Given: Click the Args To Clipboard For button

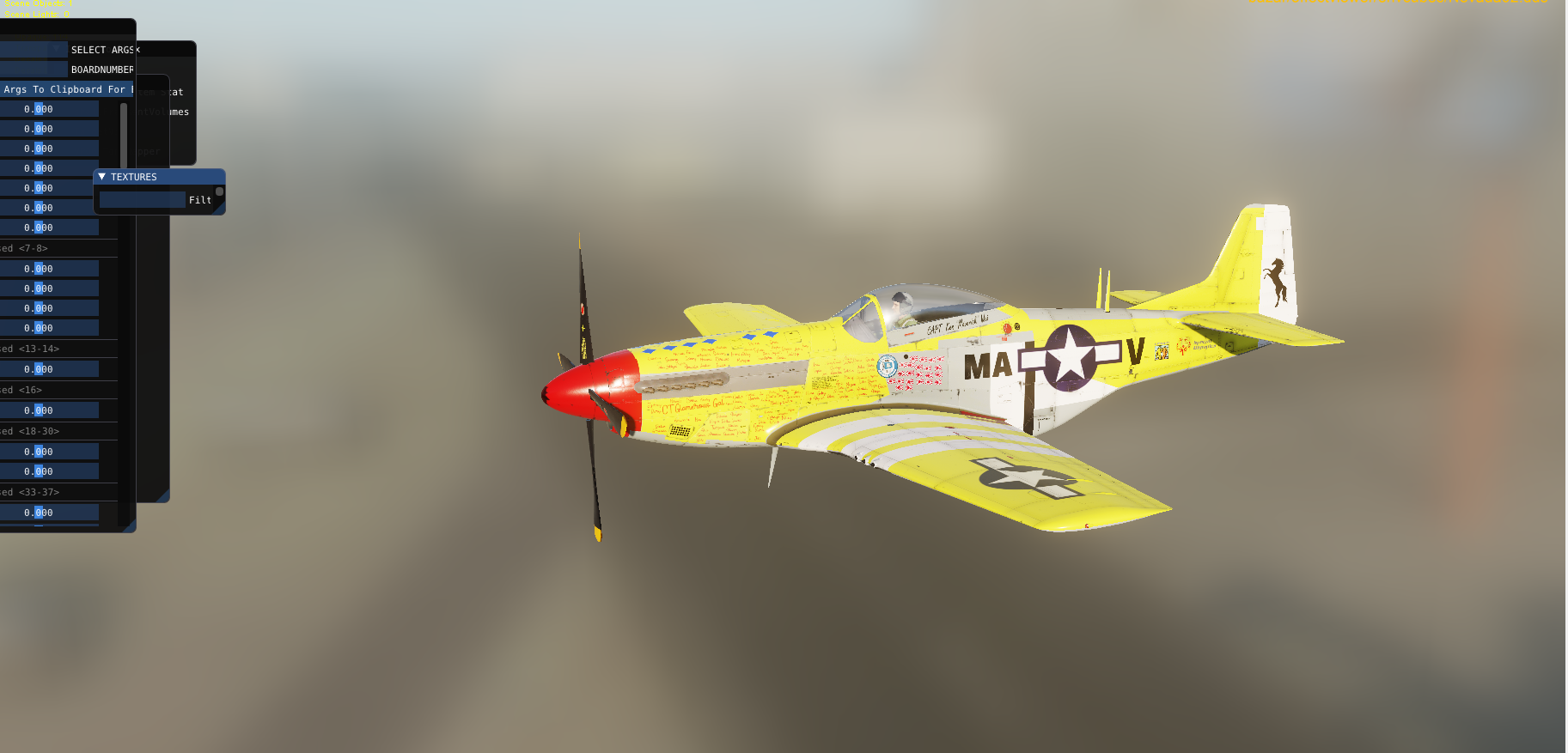Looking at the screenshot, I should [x=64, y=89].
